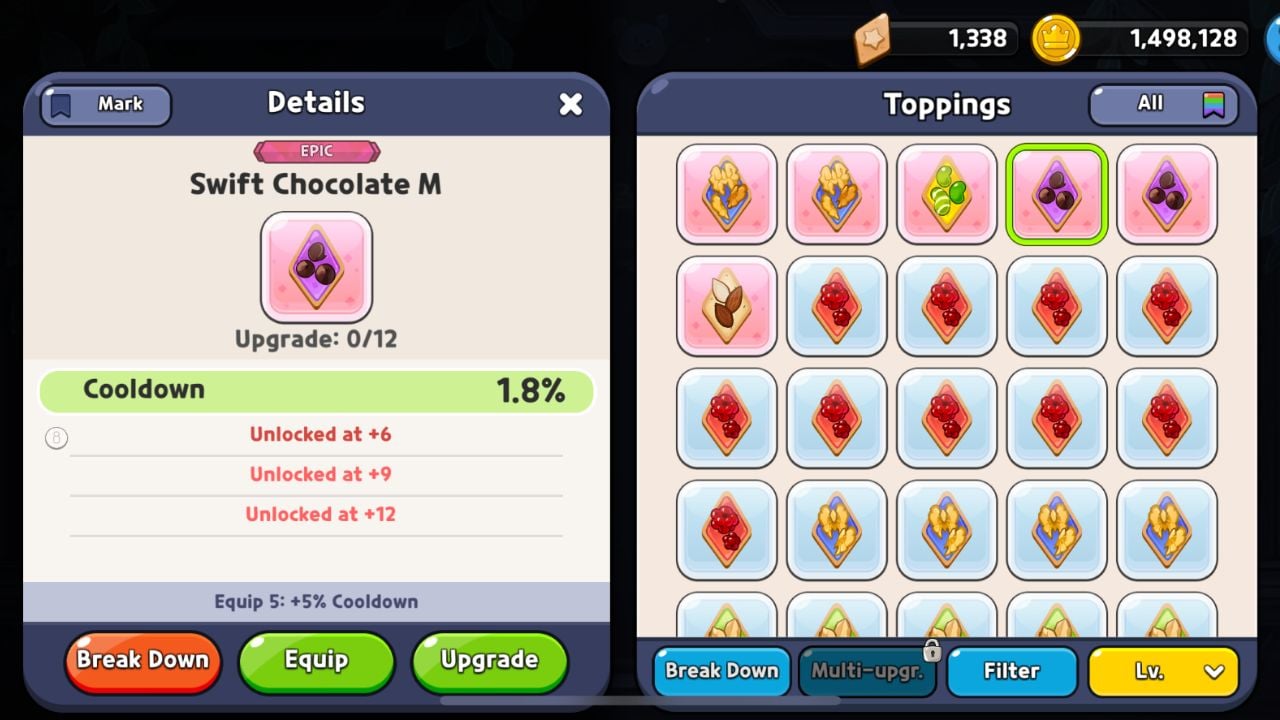Open the Filter options
The image size is (1280, 720).
click(x=1012, y=671)
